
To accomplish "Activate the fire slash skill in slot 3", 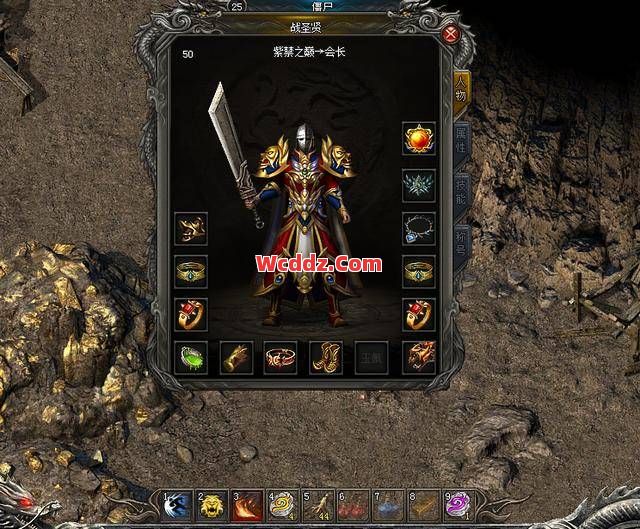I will (247, 507).
